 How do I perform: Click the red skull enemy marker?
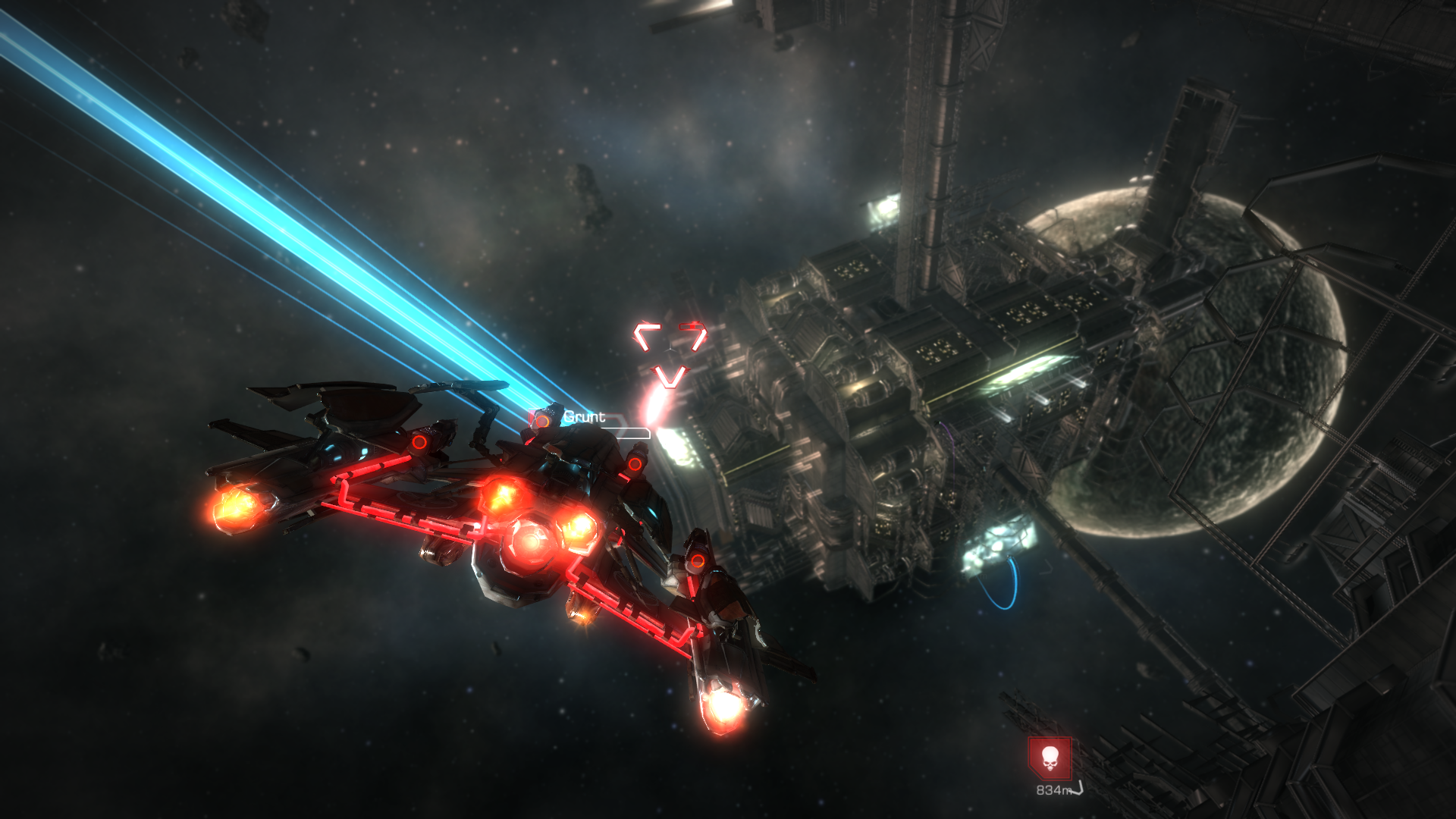pos(1050,758)
